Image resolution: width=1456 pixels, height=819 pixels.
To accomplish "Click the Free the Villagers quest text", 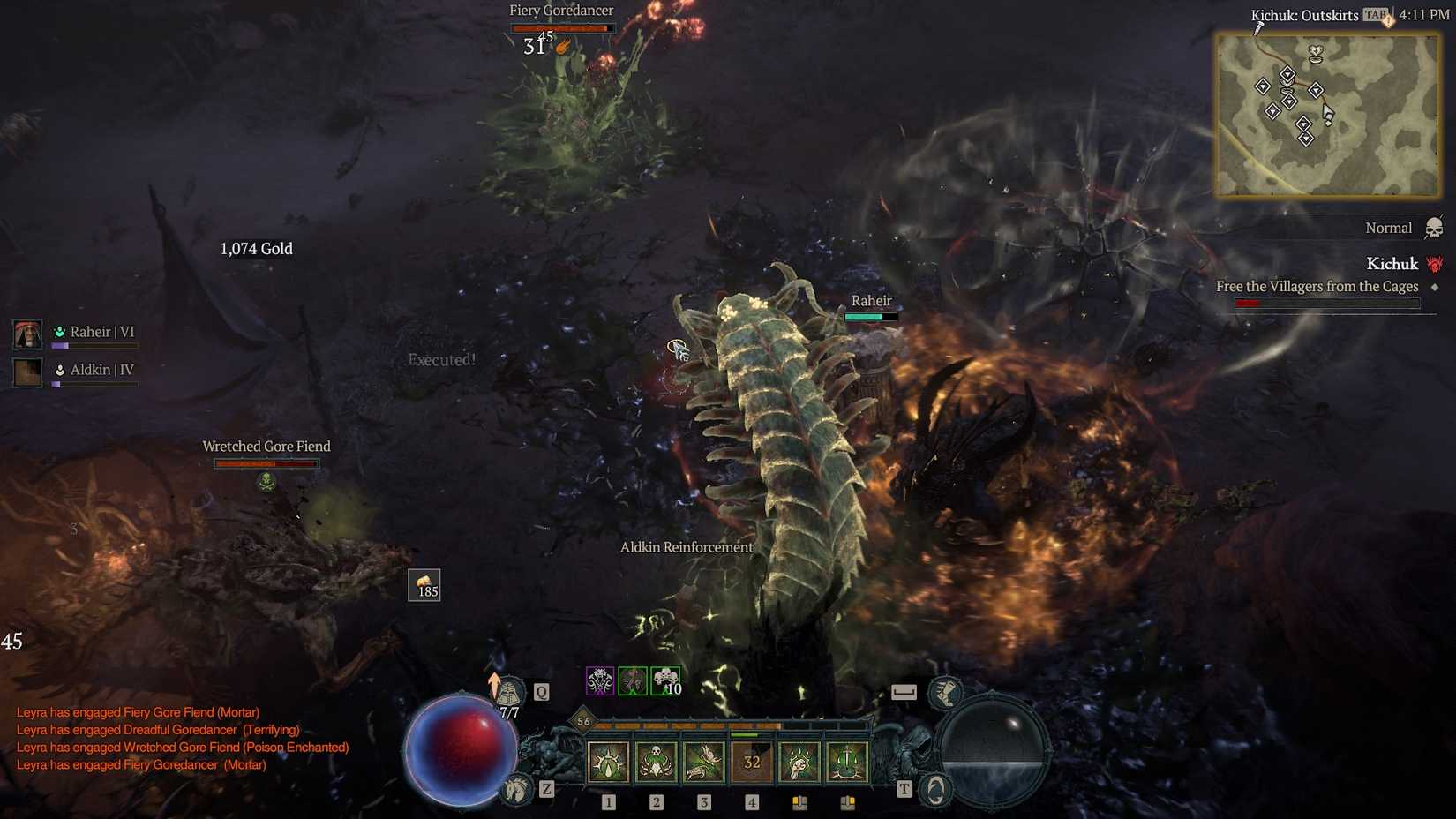I will (1317, 286).
